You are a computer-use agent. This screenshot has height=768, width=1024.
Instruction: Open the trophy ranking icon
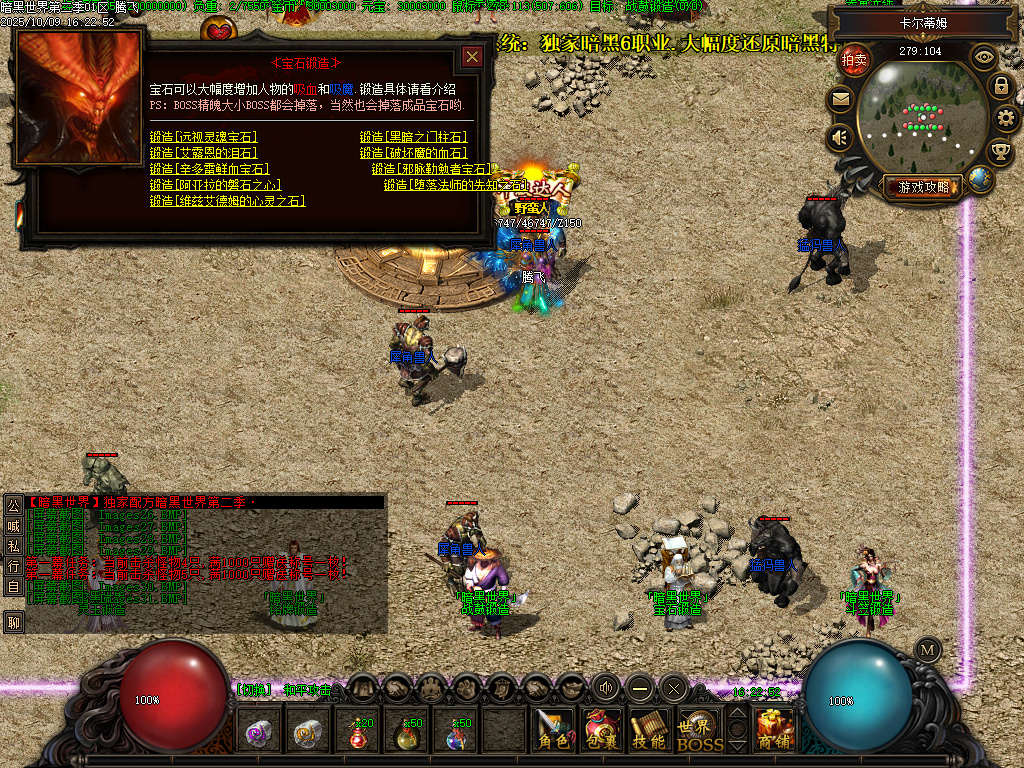1000,152
